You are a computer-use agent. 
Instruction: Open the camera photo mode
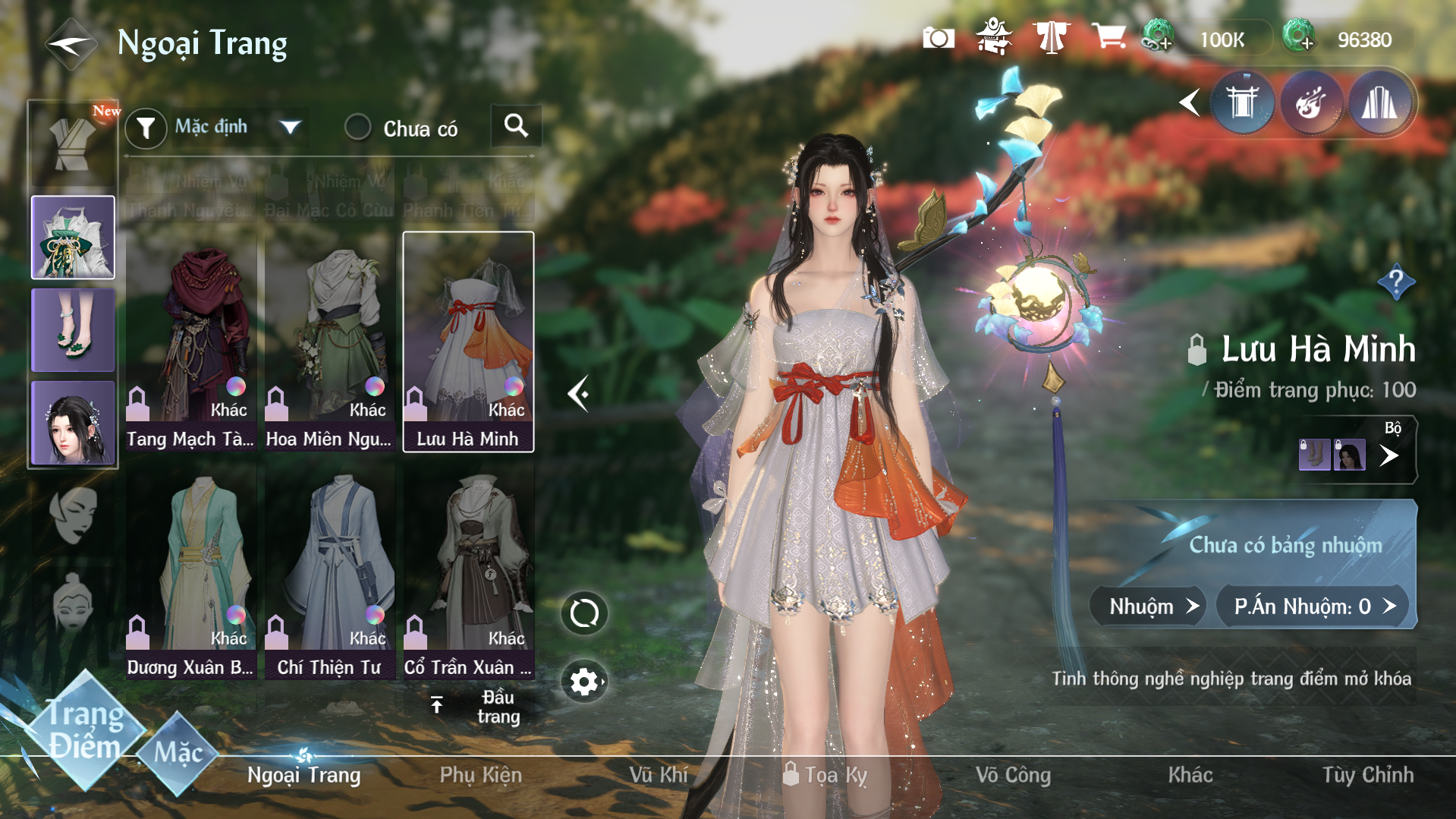pyautogui.click(x=939, y=38)
